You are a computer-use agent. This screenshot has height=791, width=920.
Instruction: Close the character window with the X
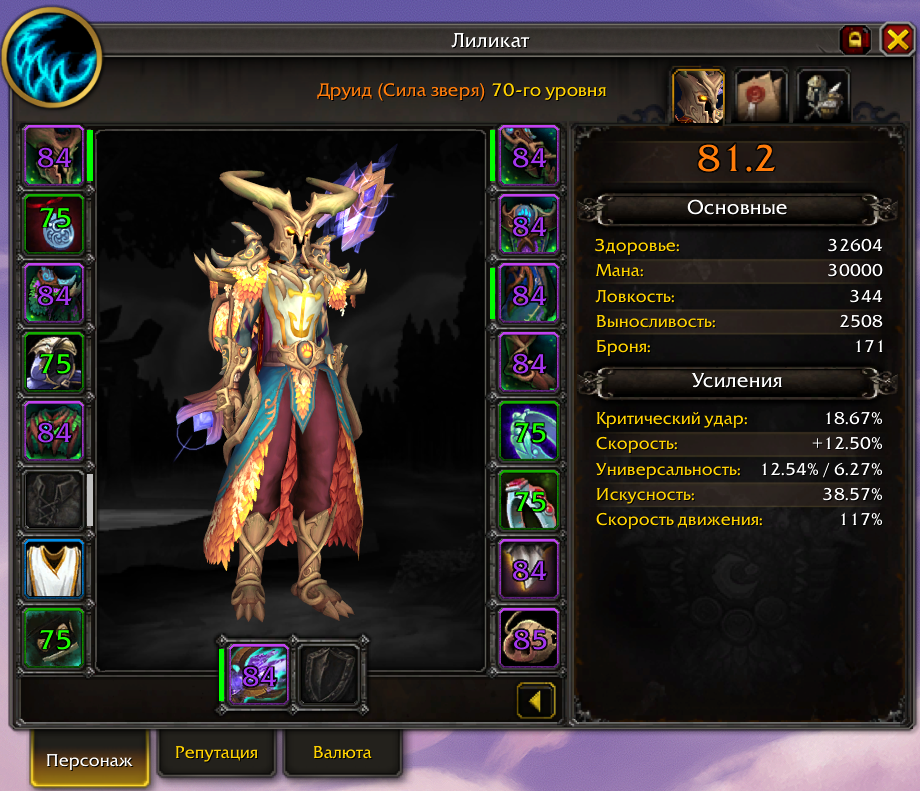tap(895, 40)
